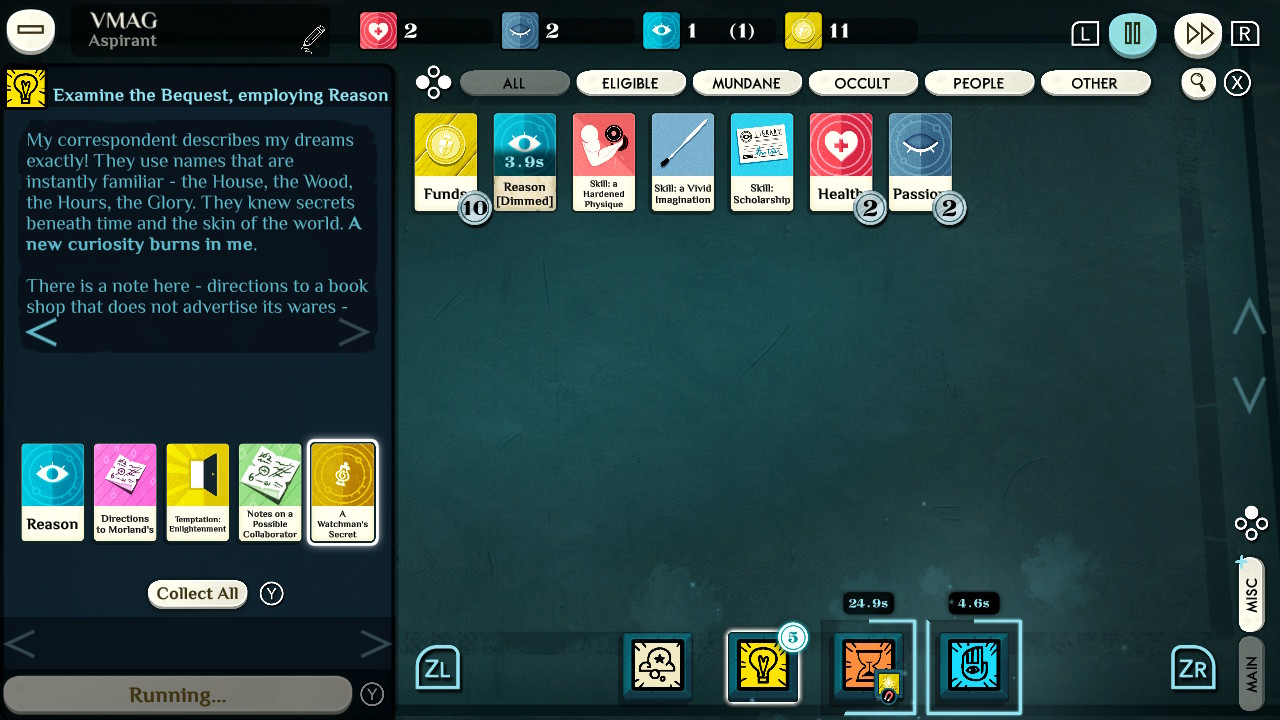
Task: Click the Work hand verb tile
Action: (975, 666)
